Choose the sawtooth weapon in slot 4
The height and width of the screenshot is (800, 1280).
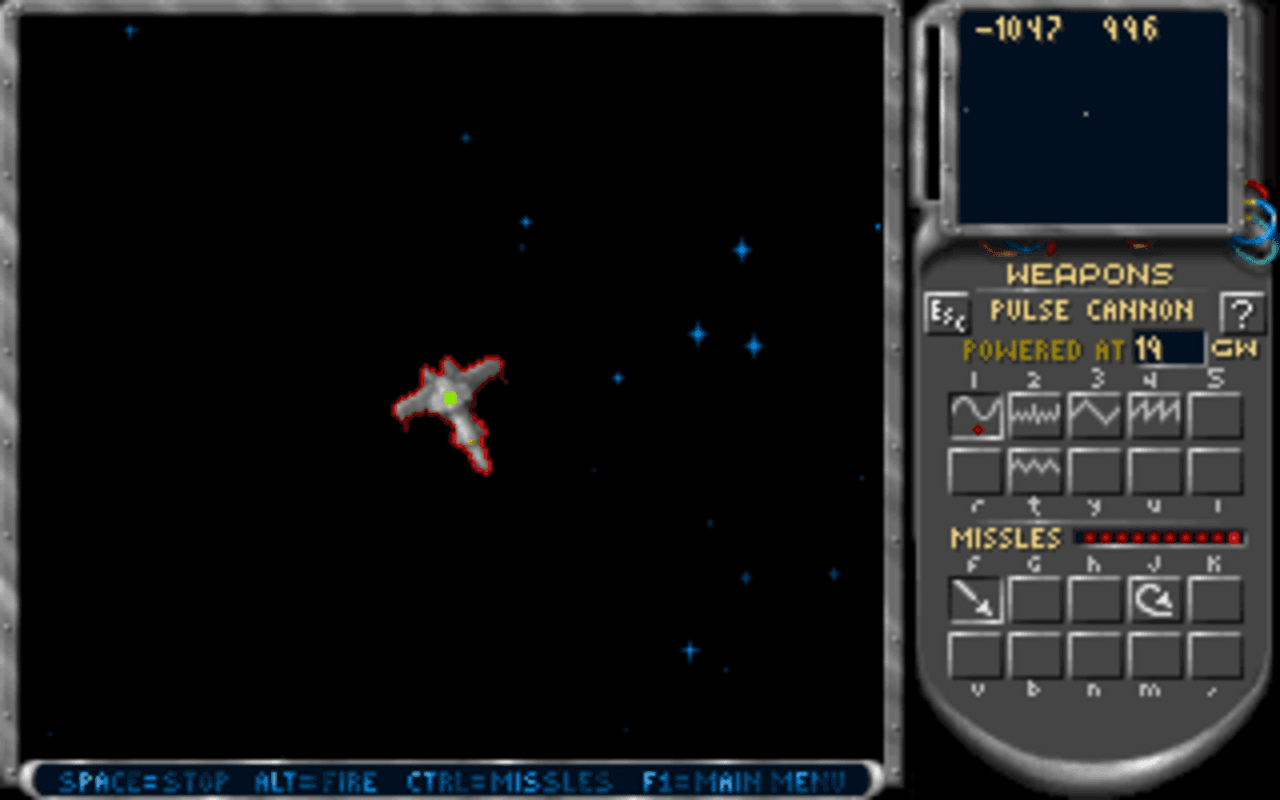coord(1154,415)
